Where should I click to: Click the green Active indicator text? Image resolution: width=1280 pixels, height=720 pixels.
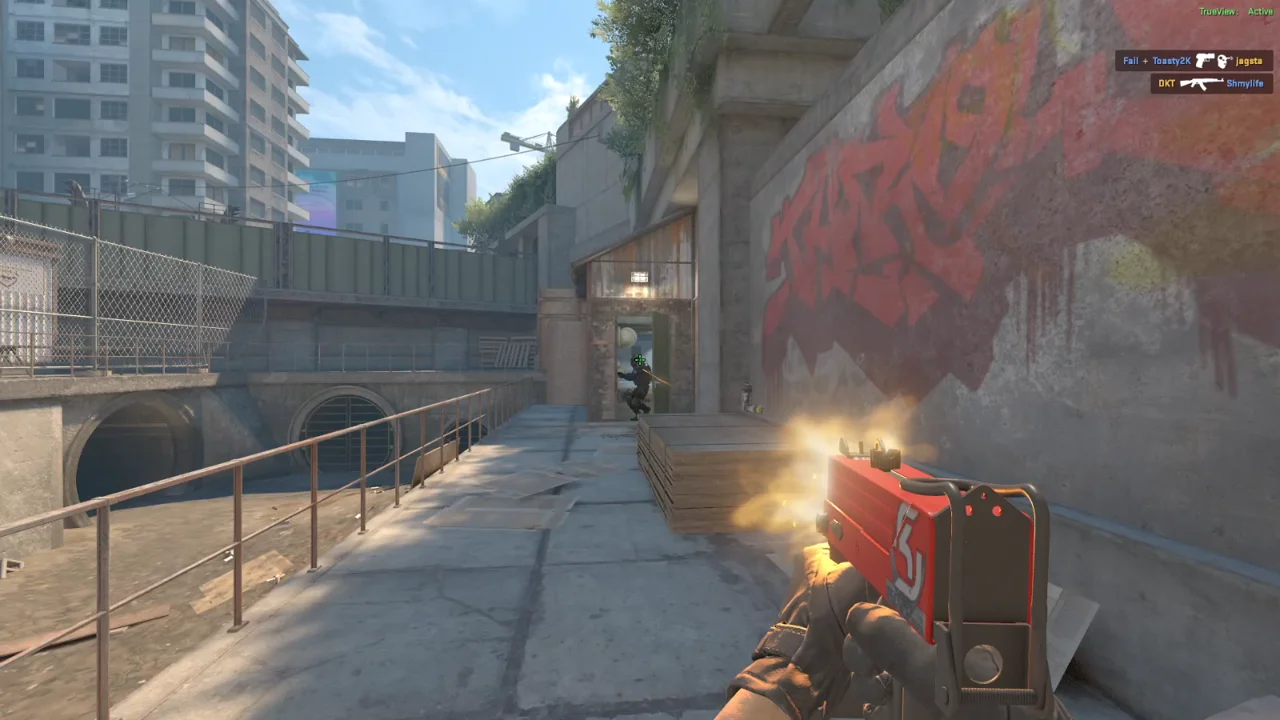click(x=1261, y=12)
